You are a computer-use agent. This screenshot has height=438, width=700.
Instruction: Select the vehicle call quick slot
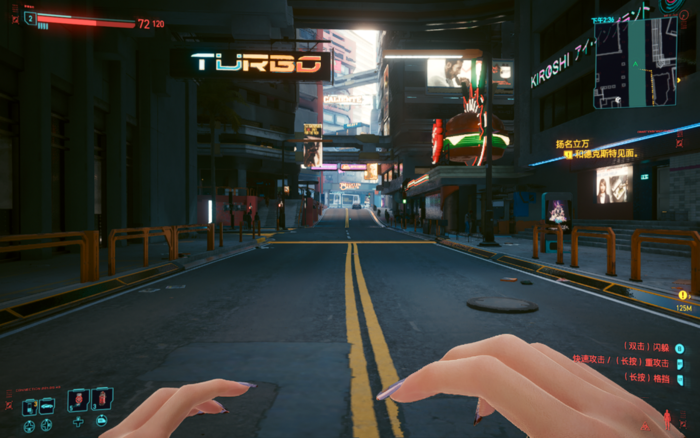point(46,406)
